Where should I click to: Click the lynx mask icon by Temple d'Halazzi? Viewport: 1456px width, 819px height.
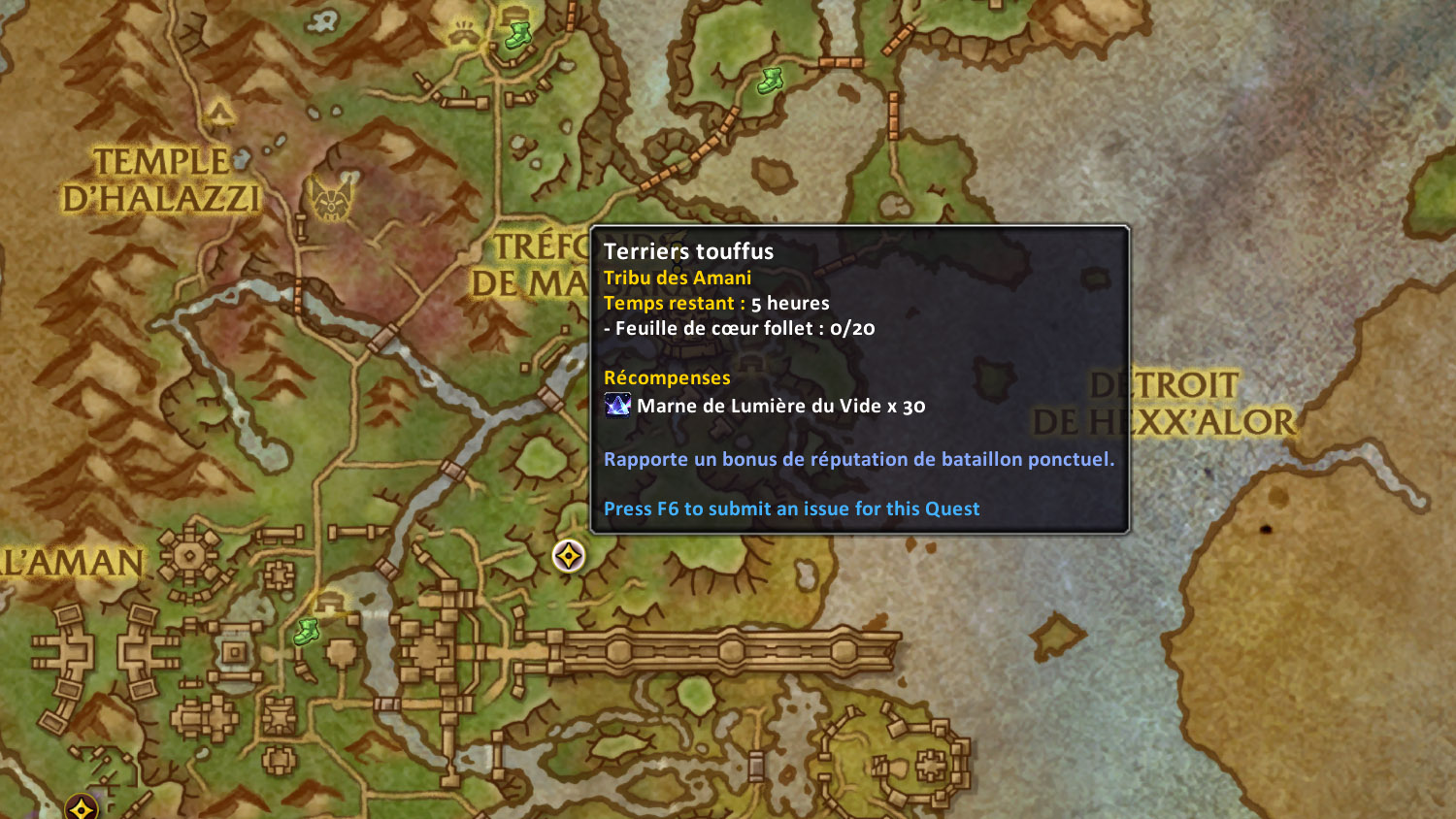331,199
